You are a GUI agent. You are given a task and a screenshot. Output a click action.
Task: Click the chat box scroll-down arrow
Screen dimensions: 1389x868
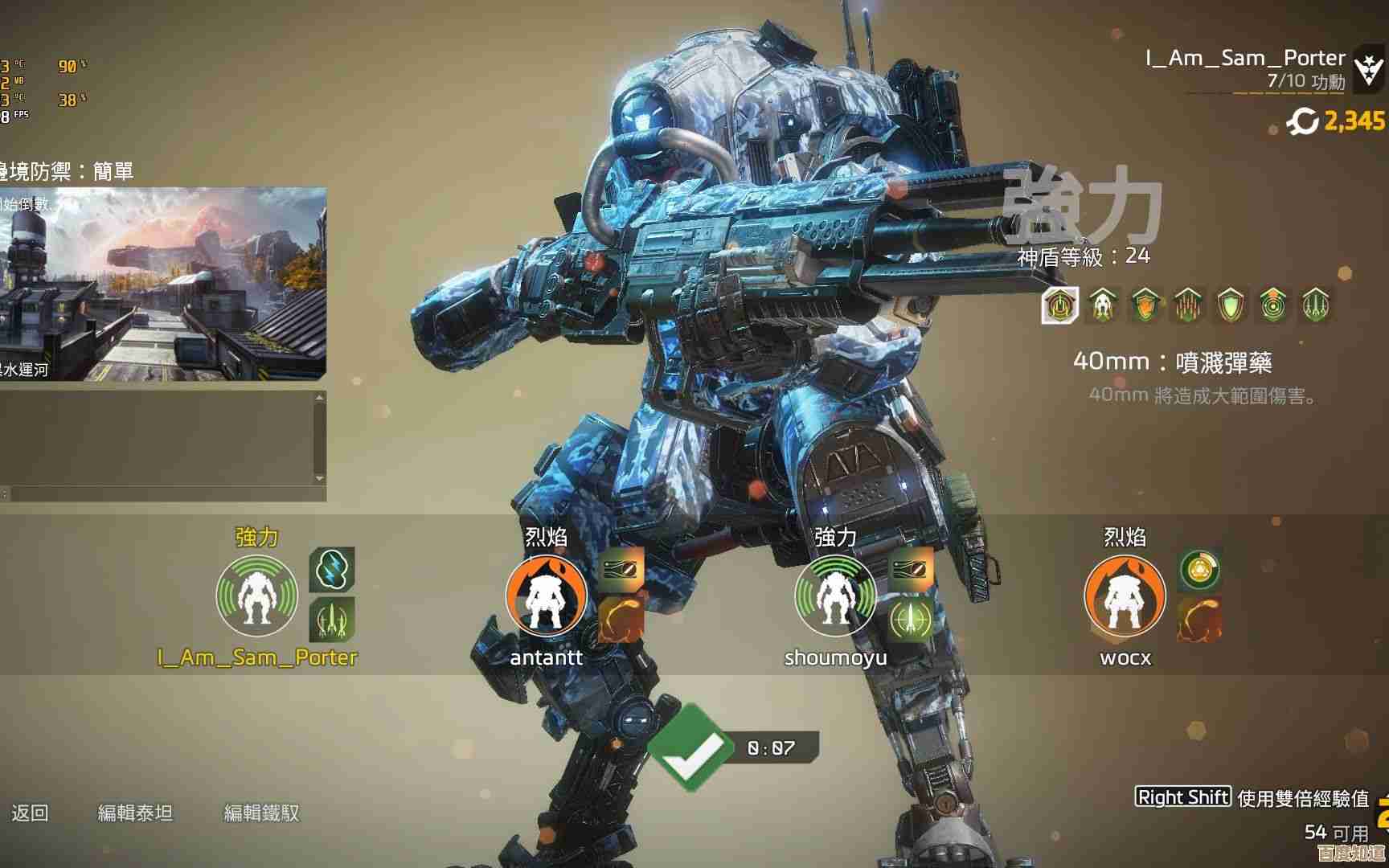[x=320, y=478]
